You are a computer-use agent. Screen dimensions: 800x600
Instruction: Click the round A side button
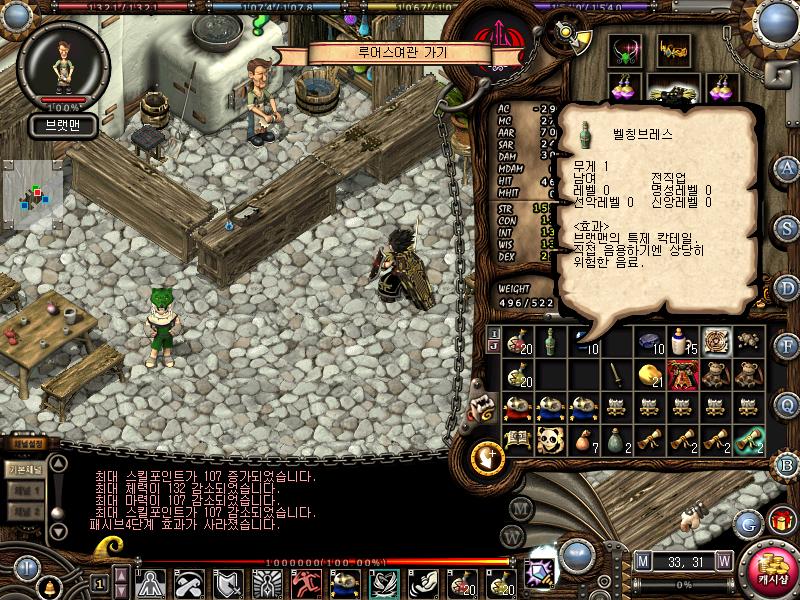click(787, 167)
